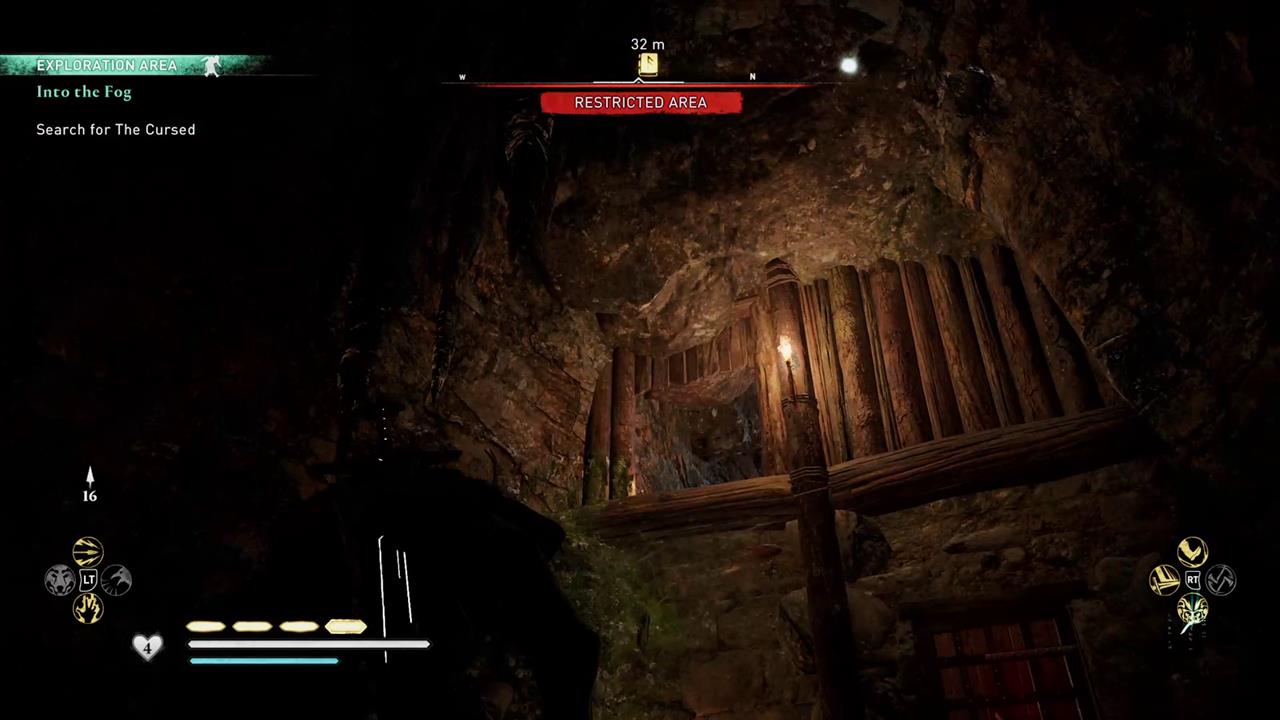Trigger the wolf head ranged ability
This screenshot has width=1280, height=720.
click(x=60, y=580)
